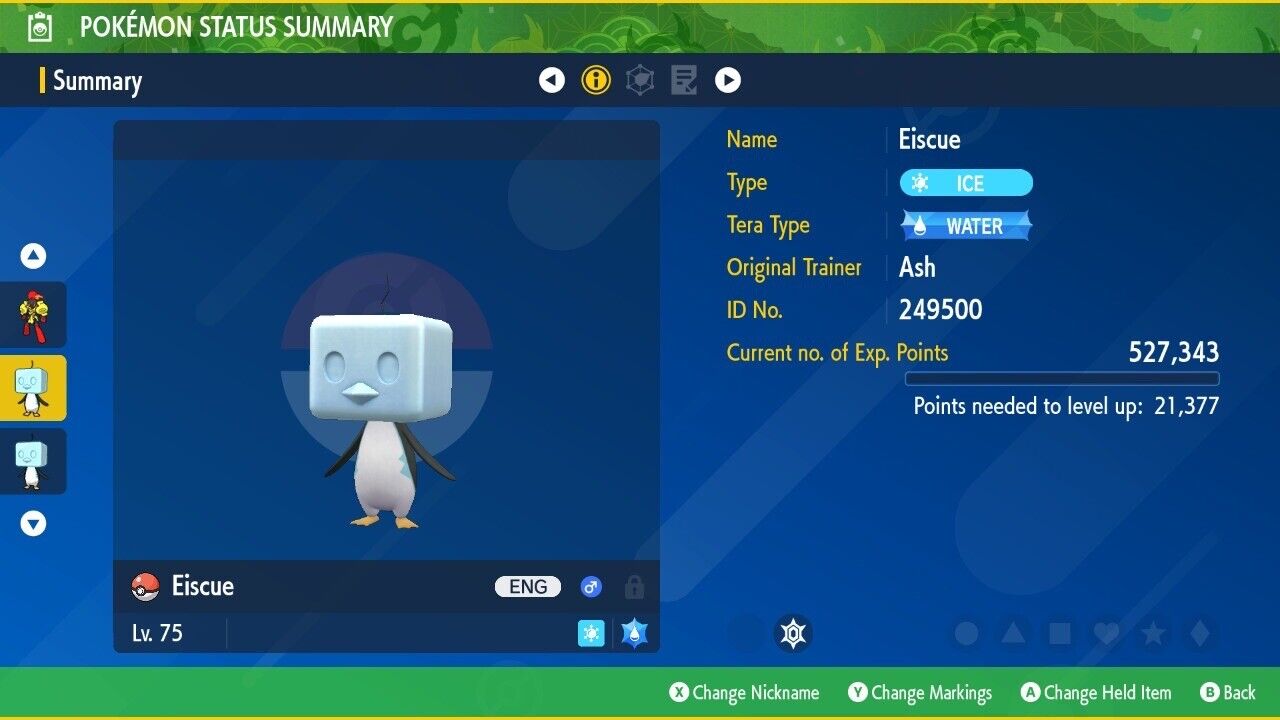Click the heart marking icon
The height and width of the screenshot is (720, 1280).
[x=1106, y=633]
